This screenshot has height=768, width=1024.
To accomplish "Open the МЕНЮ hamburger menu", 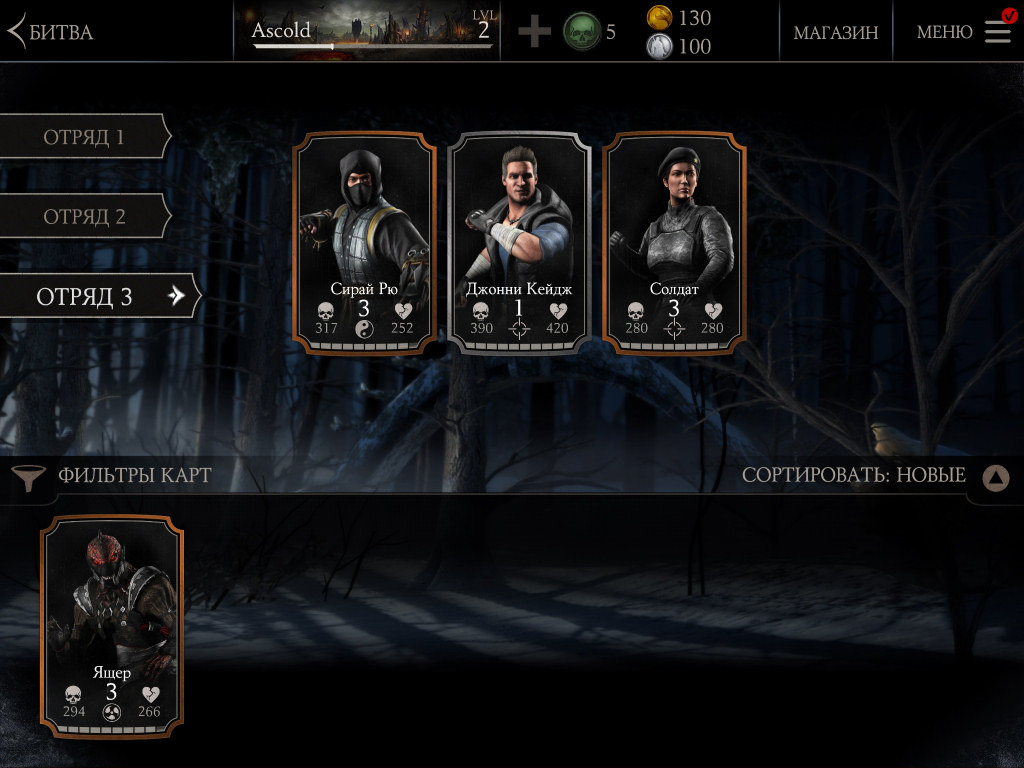I will [964, 32].
